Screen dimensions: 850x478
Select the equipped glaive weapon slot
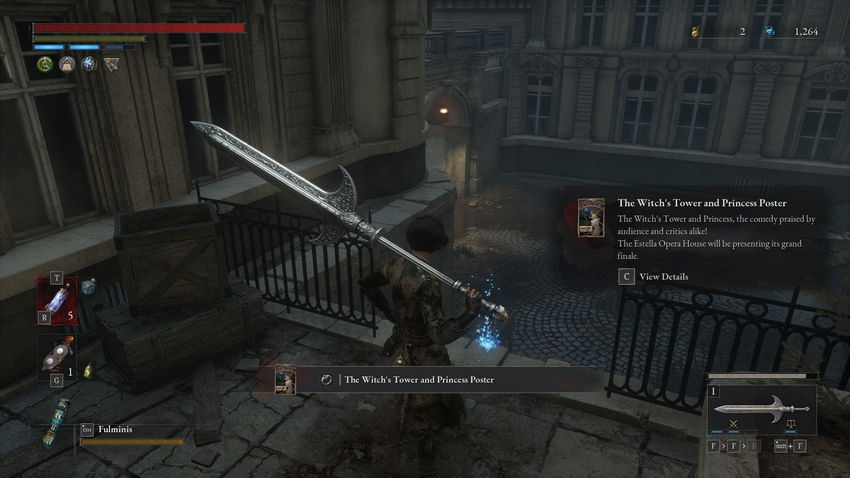(x=761, y=409)
